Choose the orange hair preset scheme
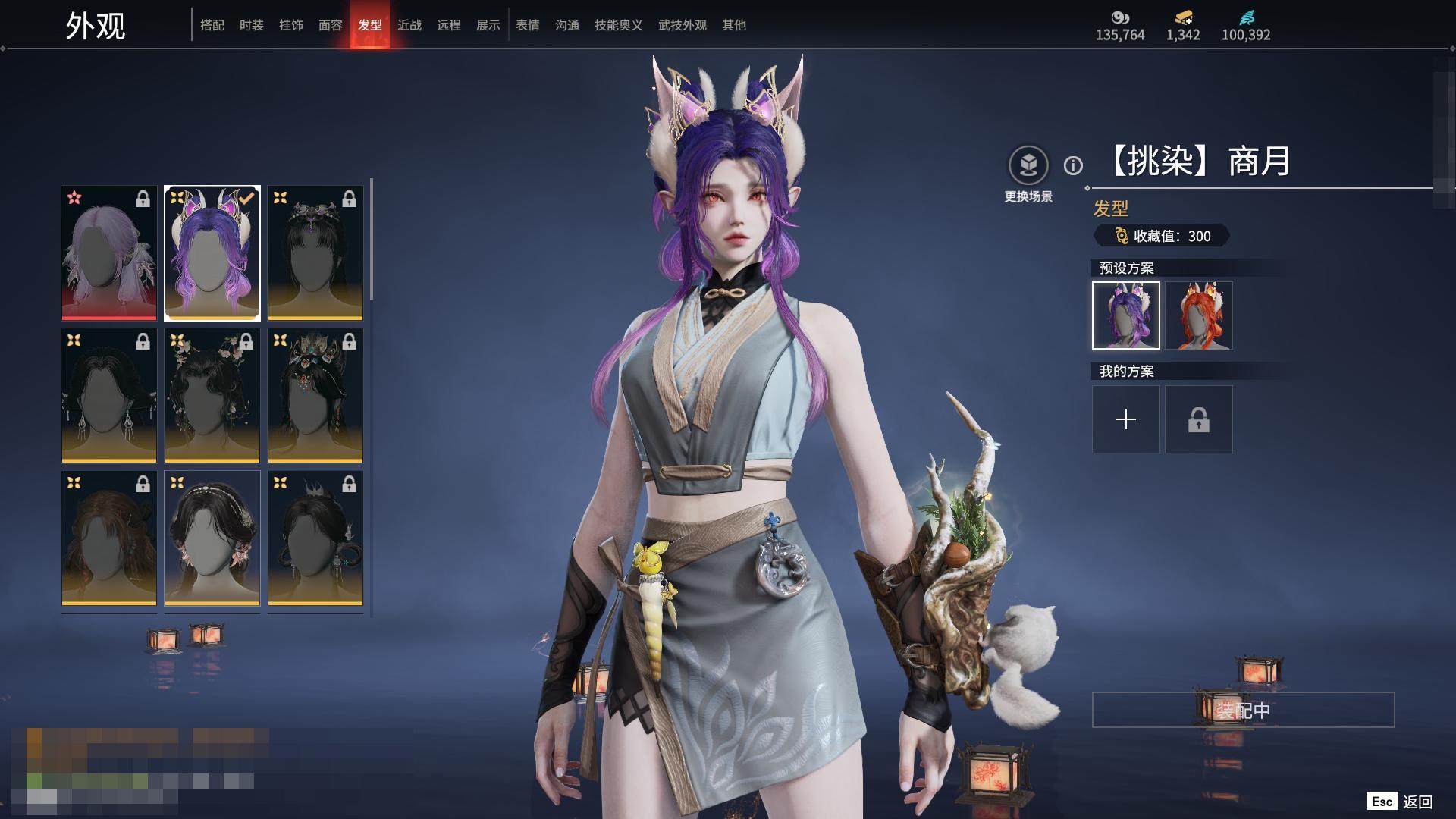Image resolution: width=1456 pixels, height=819 pixels. tap(1199, 315)
